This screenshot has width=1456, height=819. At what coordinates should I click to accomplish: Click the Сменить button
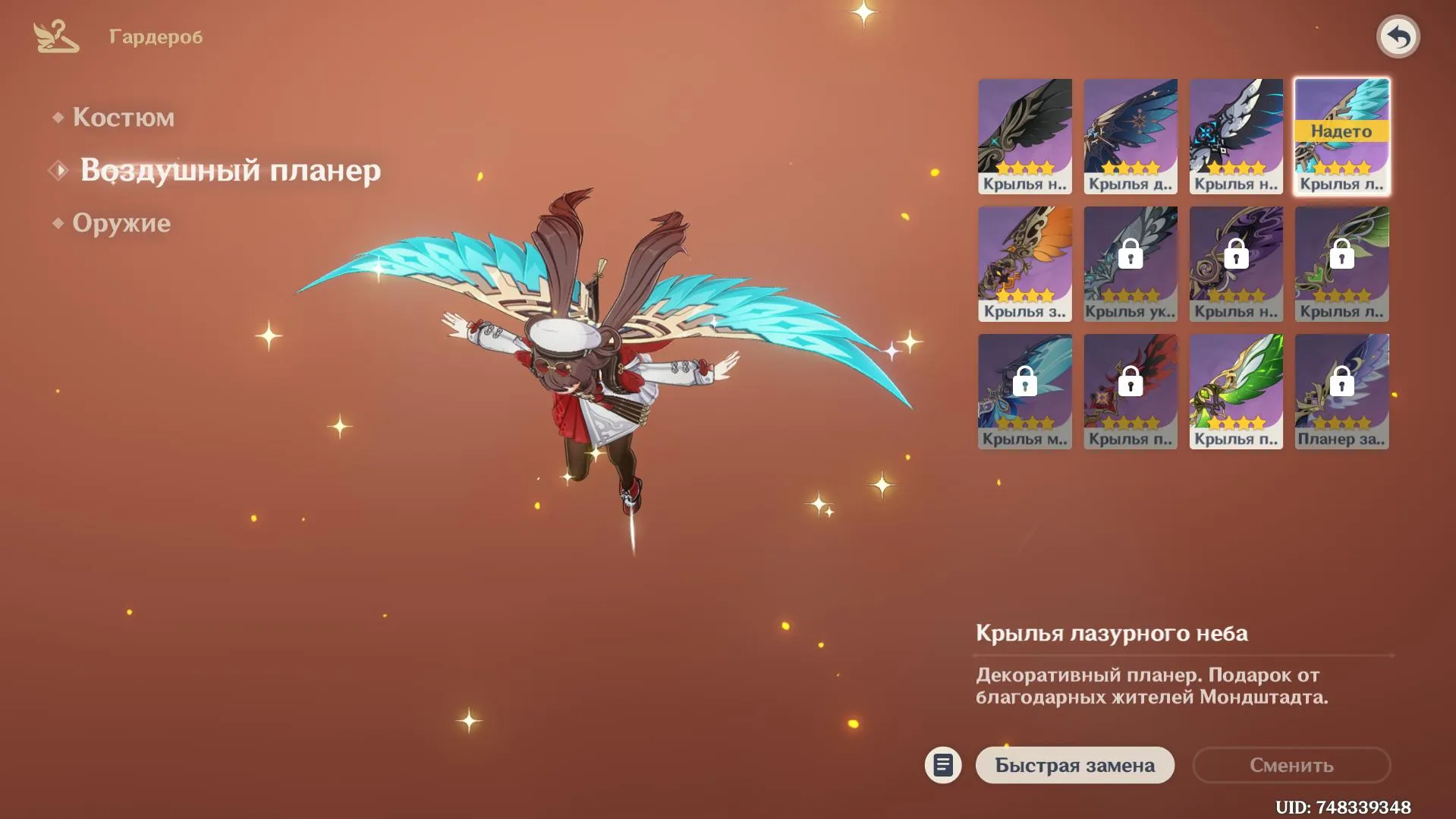tap(1291, 765)
